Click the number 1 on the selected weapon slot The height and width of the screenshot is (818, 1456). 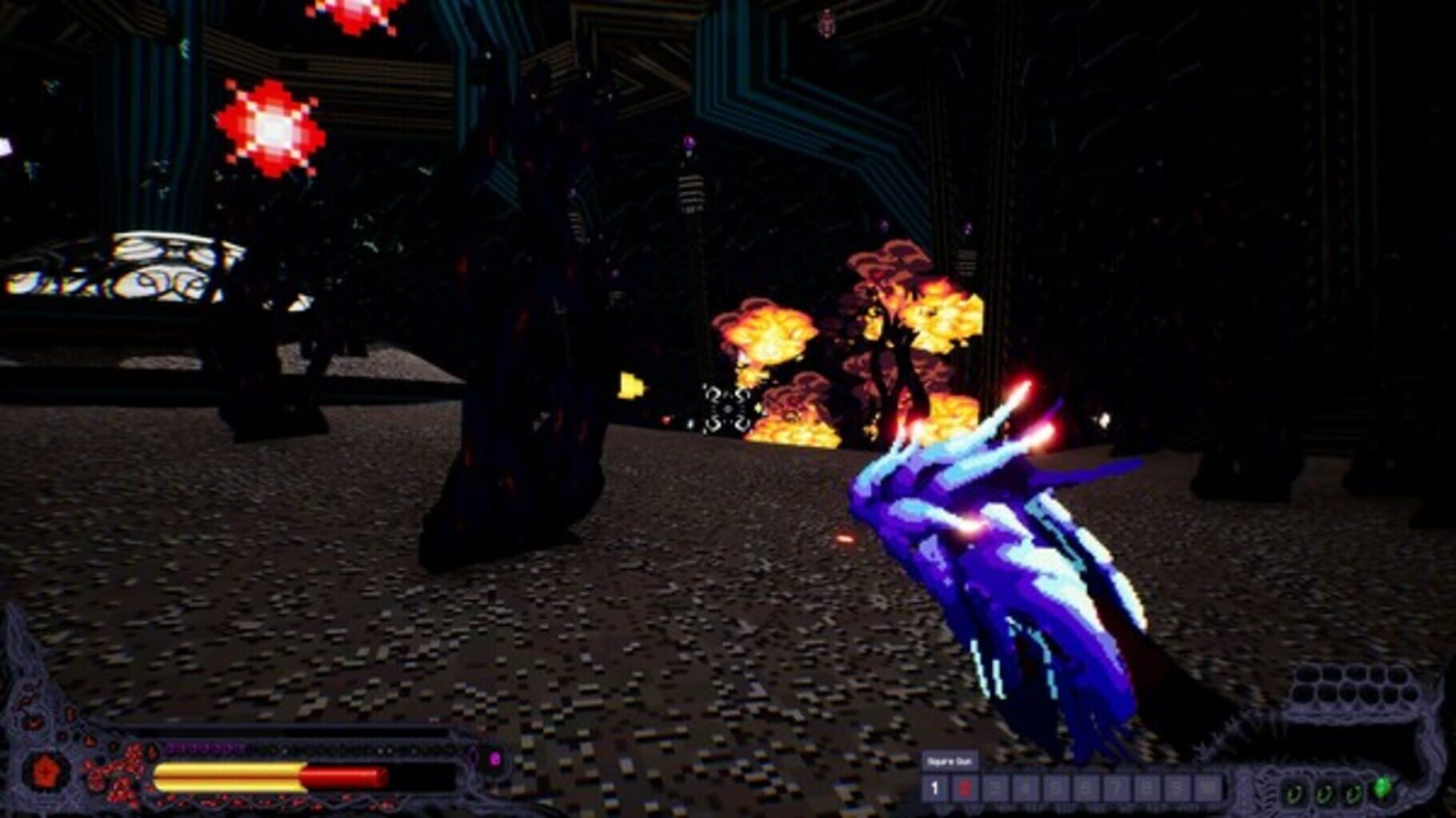tap(935, 788)
